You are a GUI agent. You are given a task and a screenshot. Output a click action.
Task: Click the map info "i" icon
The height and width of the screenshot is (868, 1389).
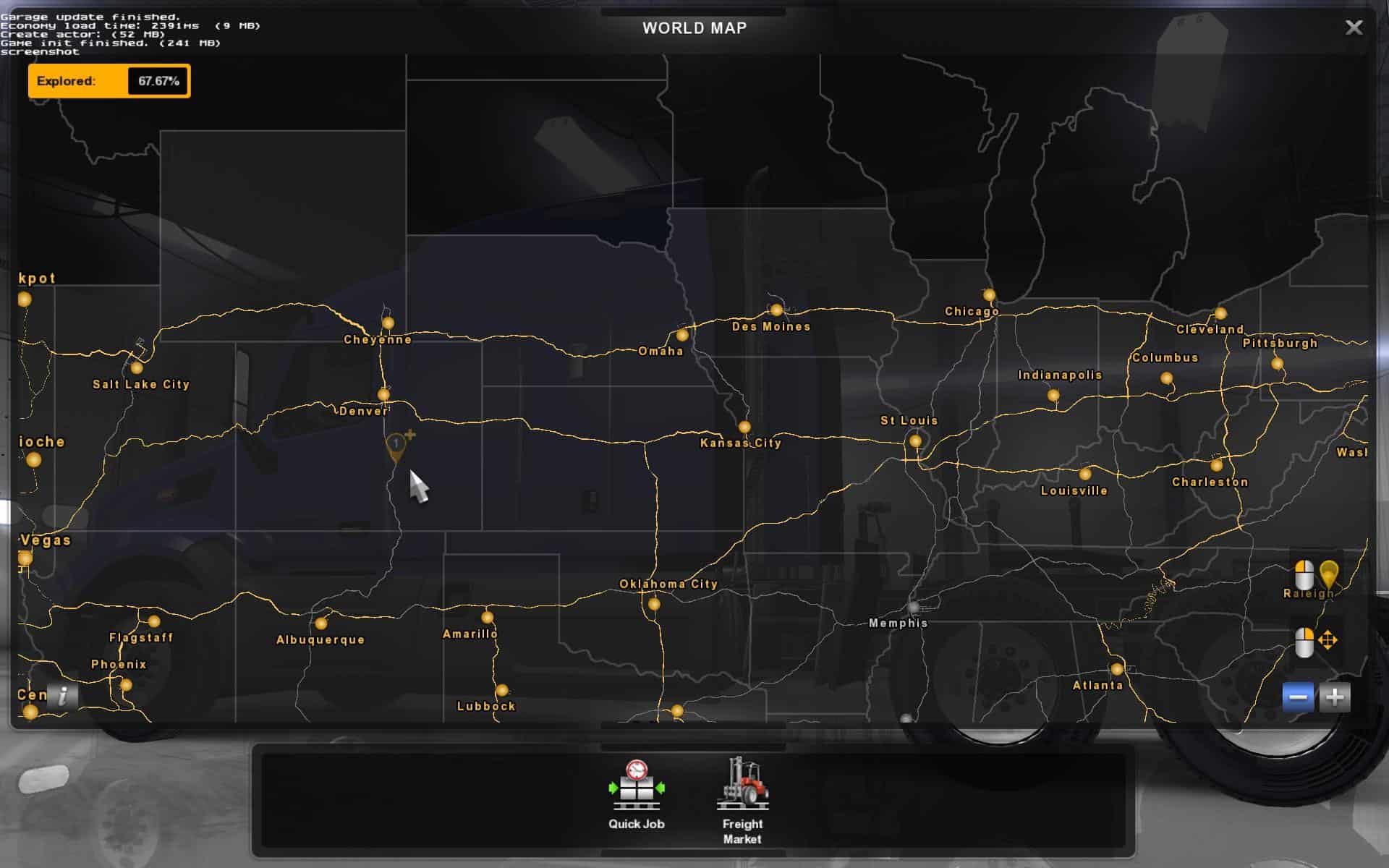pyautogui.click(x=64, y=697)
